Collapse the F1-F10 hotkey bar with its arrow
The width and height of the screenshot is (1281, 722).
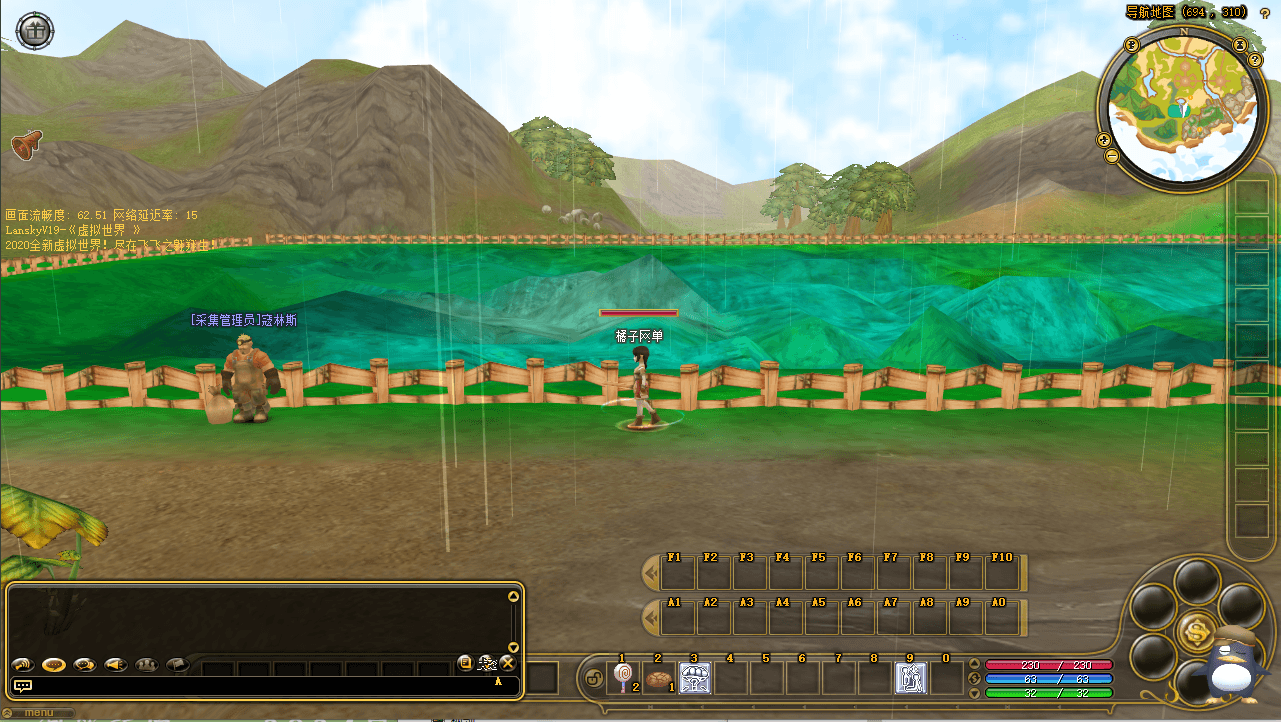tap(650, 573)
